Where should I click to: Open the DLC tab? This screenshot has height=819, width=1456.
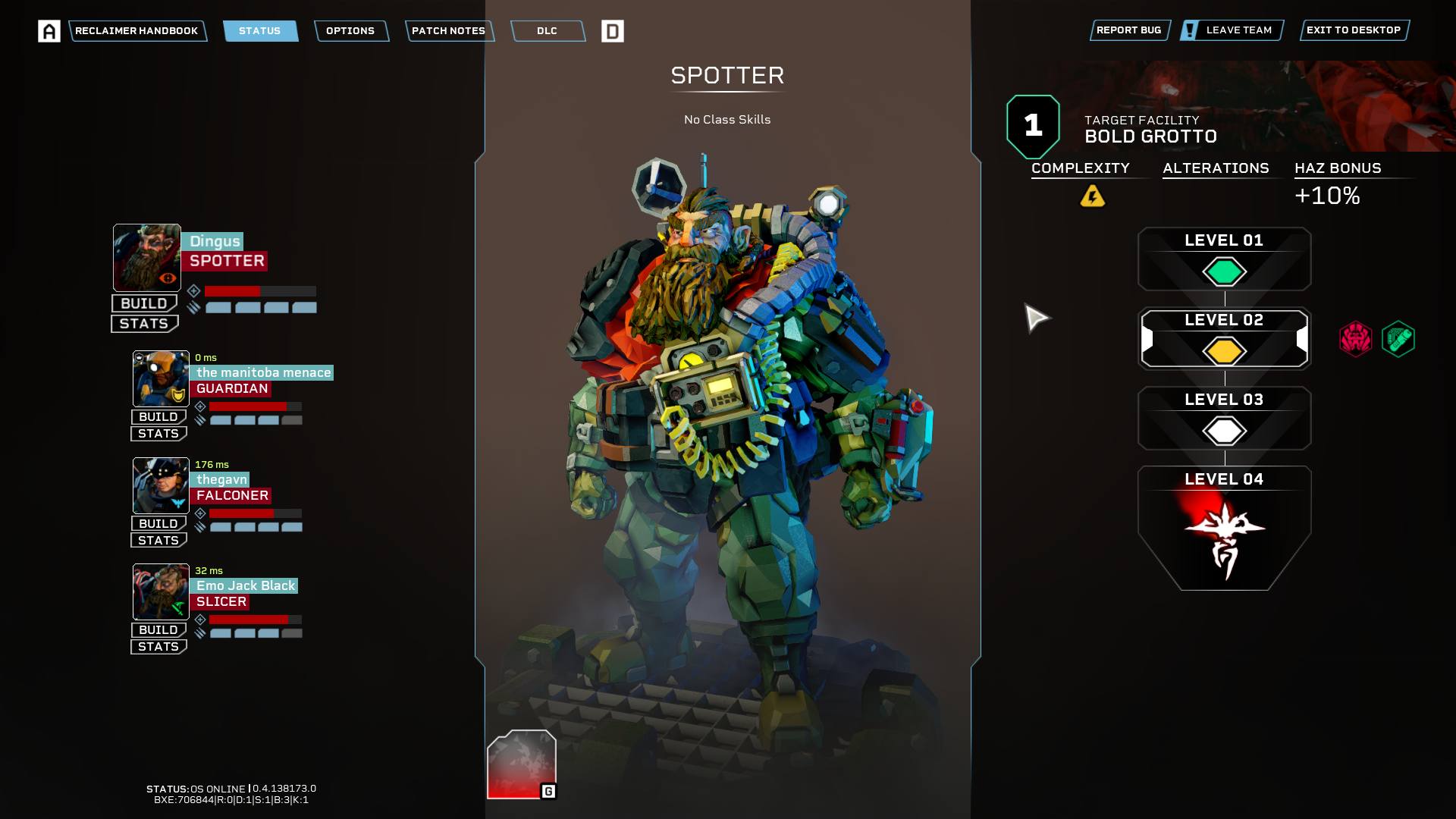pyautogui.click(x=547, y=31)
